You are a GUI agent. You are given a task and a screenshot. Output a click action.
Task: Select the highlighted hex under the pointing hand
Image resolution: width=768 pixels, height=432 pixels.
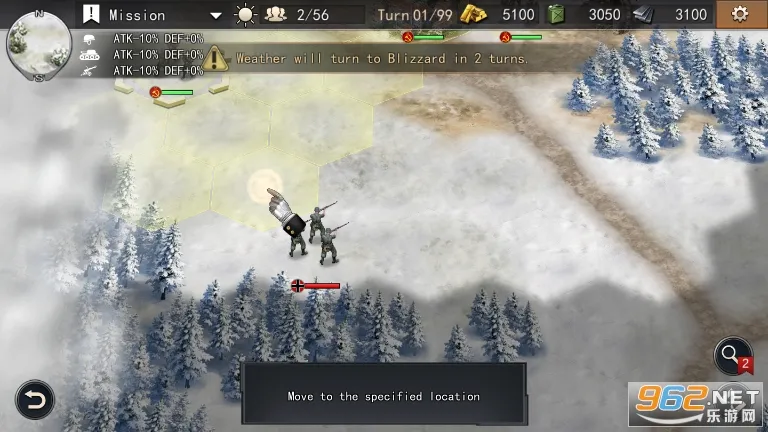tap(265, 185)
